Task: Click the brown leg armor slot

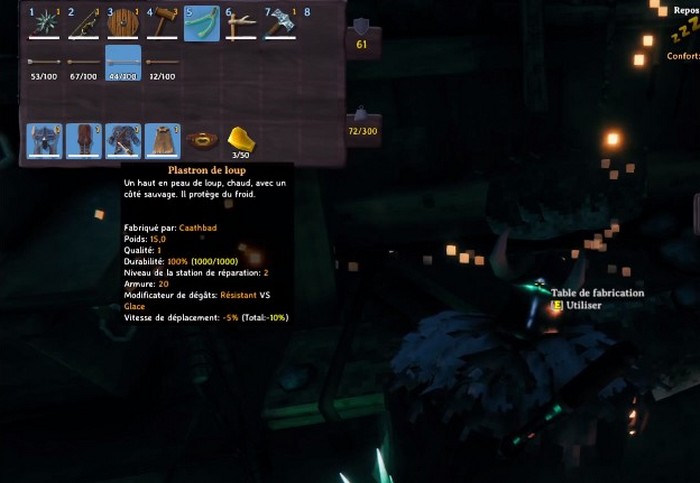Action: tap(83, 141)
